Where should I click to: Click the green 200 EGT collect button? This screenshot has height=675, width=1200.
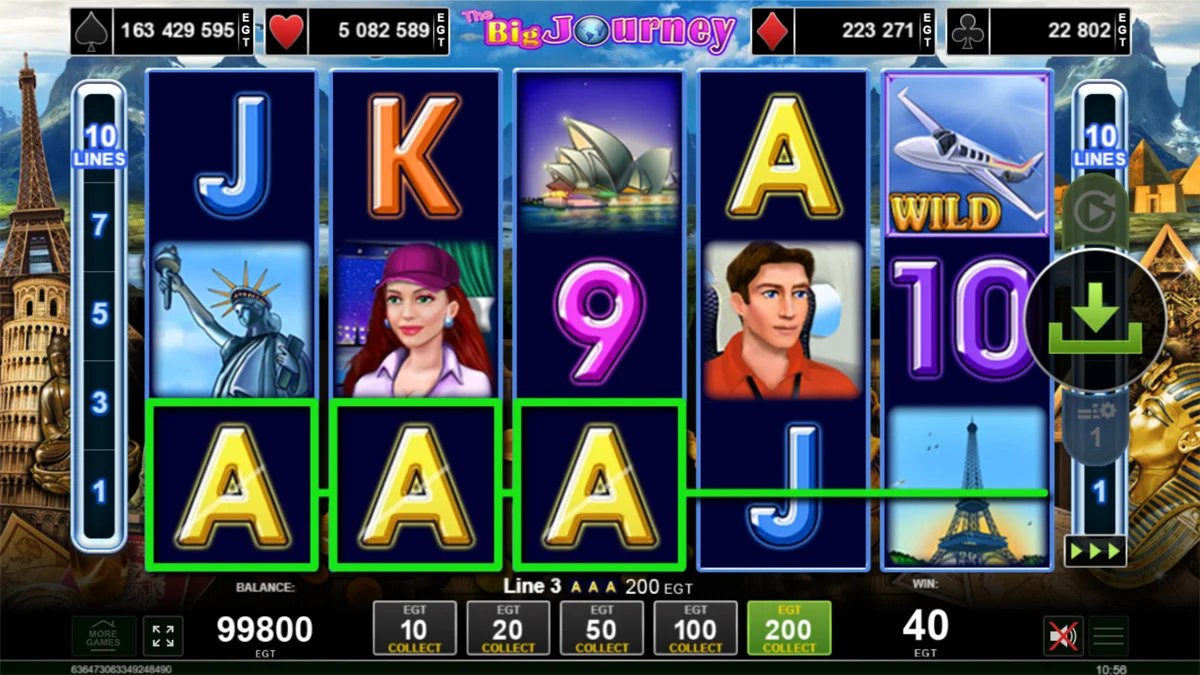pyautogui.click(x=789, y=629)
